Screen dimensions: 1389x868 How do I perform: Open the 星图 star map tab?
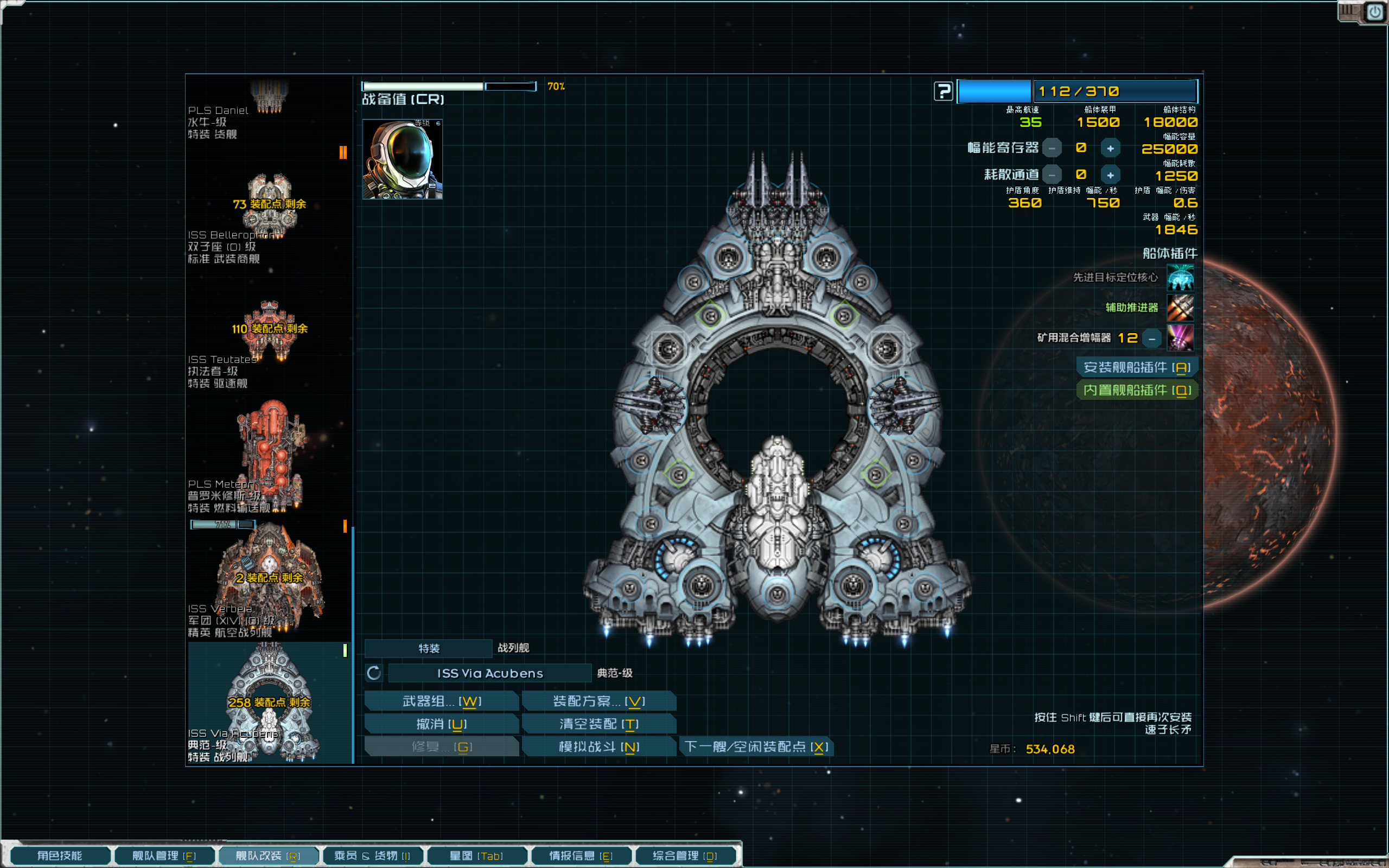(476, 856)
